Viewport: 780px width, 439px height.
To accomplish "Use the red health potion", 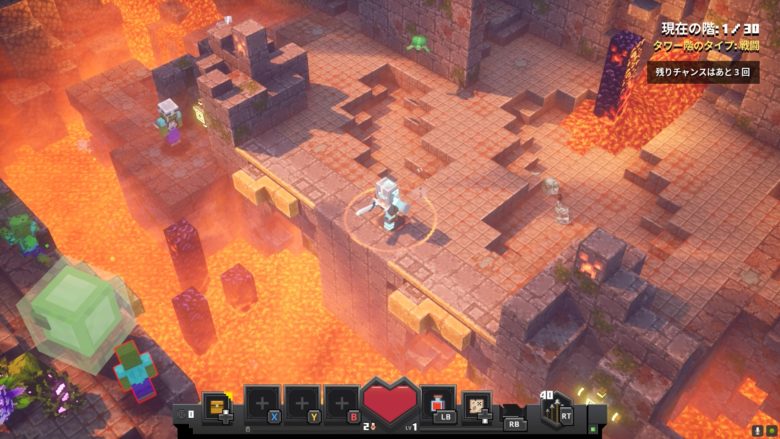I will (437, 403).
